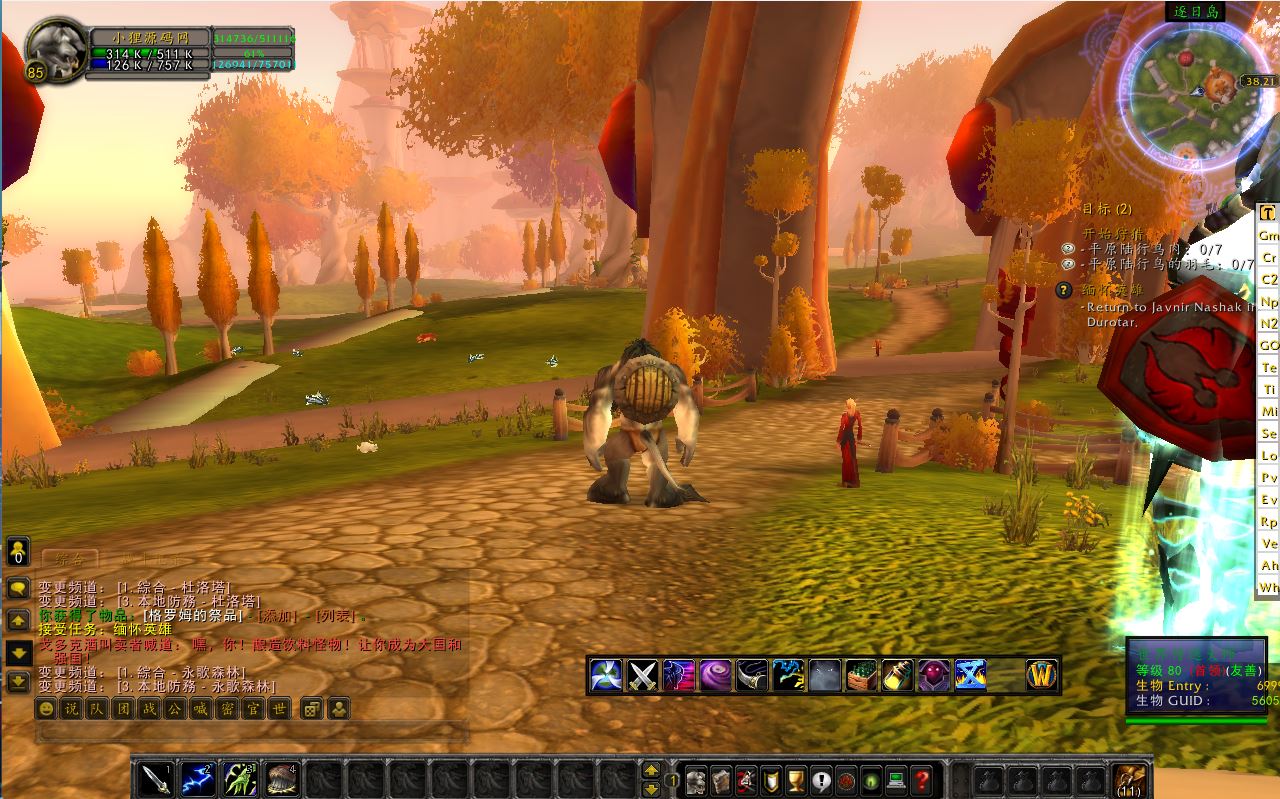
Task: Open the red question mark help button
Action: pyautogui.click(x=922, y=779)
